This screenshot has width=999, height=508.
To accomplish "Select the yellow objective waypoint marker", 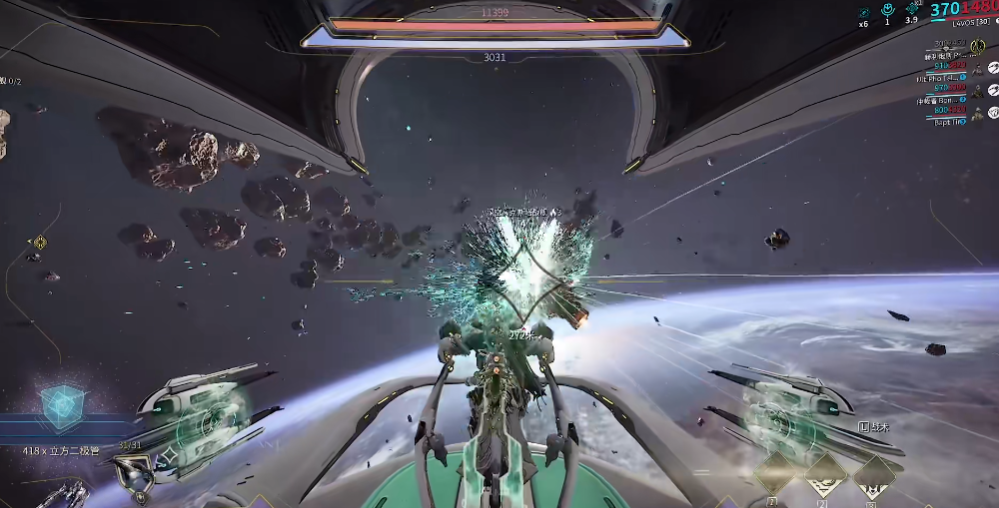I will point(40,242).
